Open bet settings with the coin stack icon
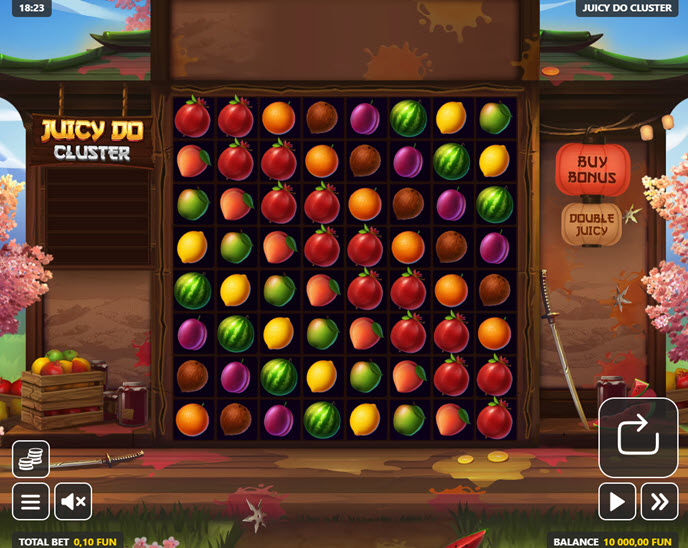688x548 pixels. (30, 459)
